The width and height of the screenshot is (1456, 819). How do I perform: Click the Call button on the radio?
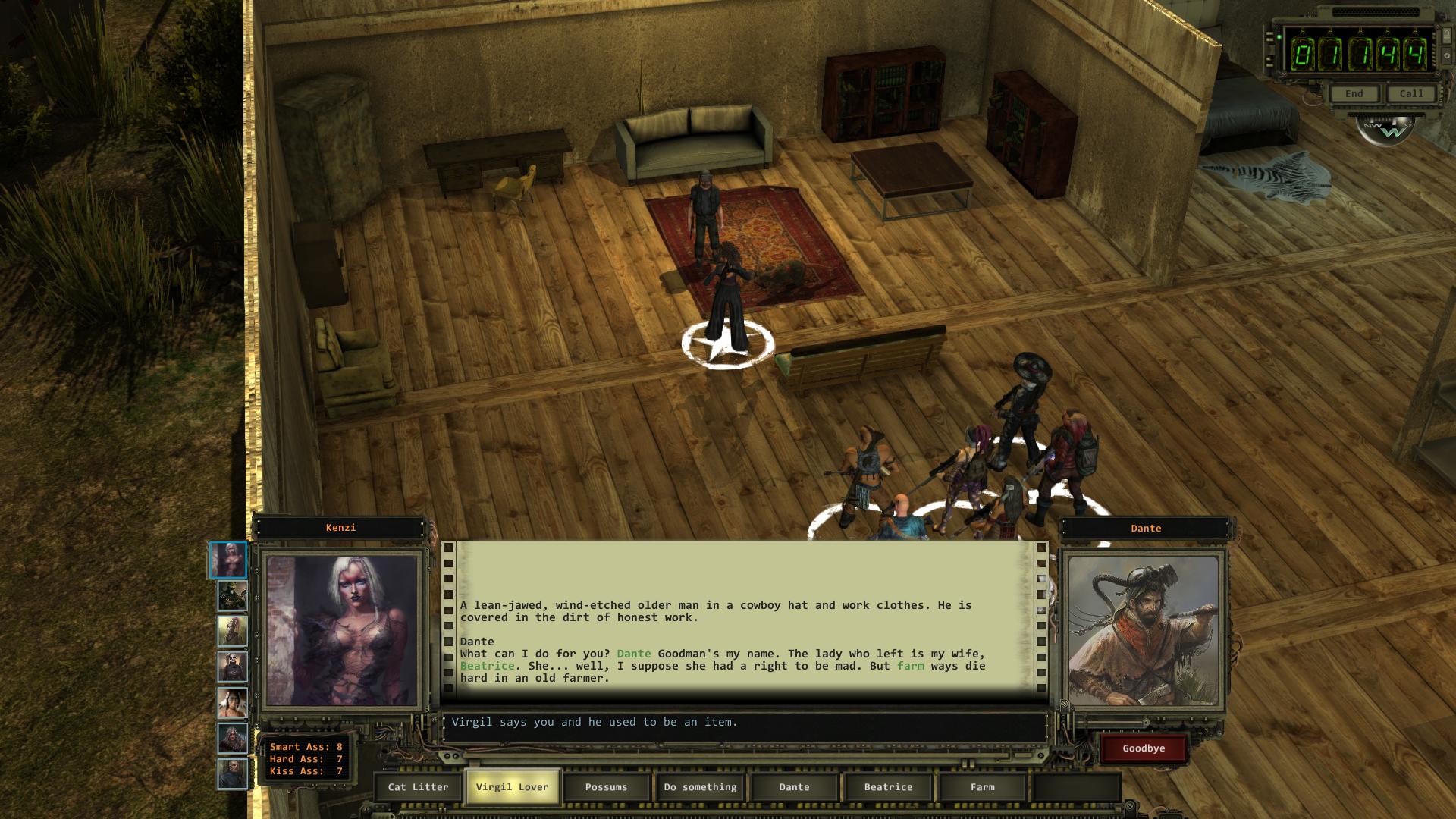coord(1411,94)
